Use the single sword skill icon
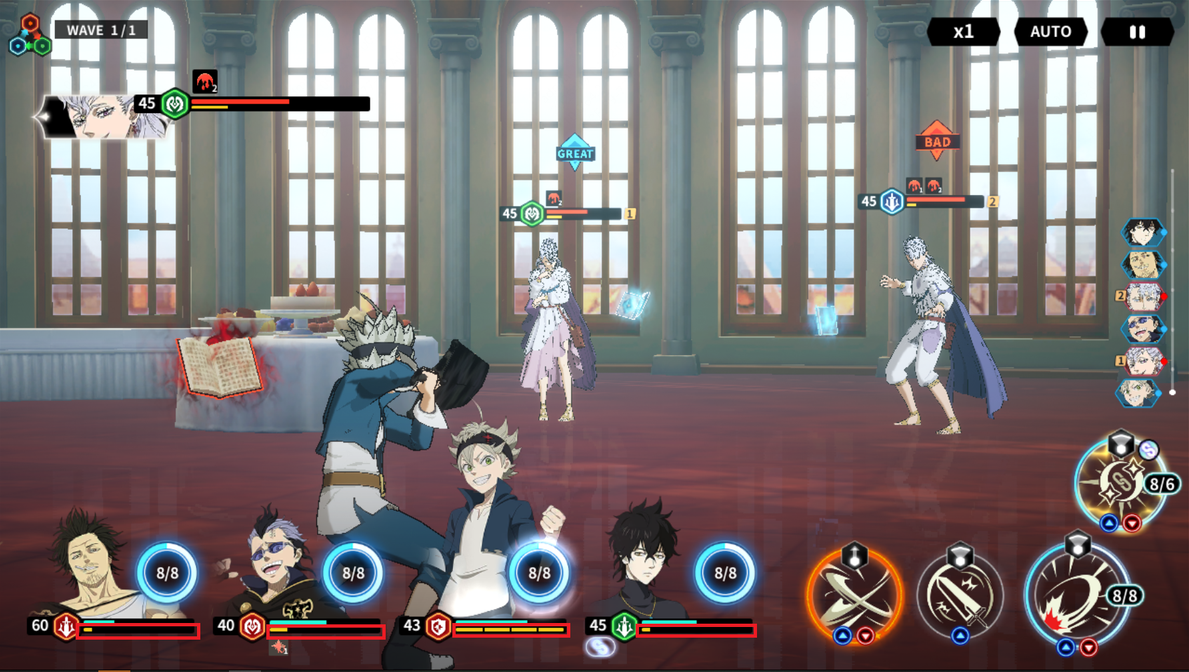The height and width of the screenshot is (672, 1189). (x=960, y=595)
